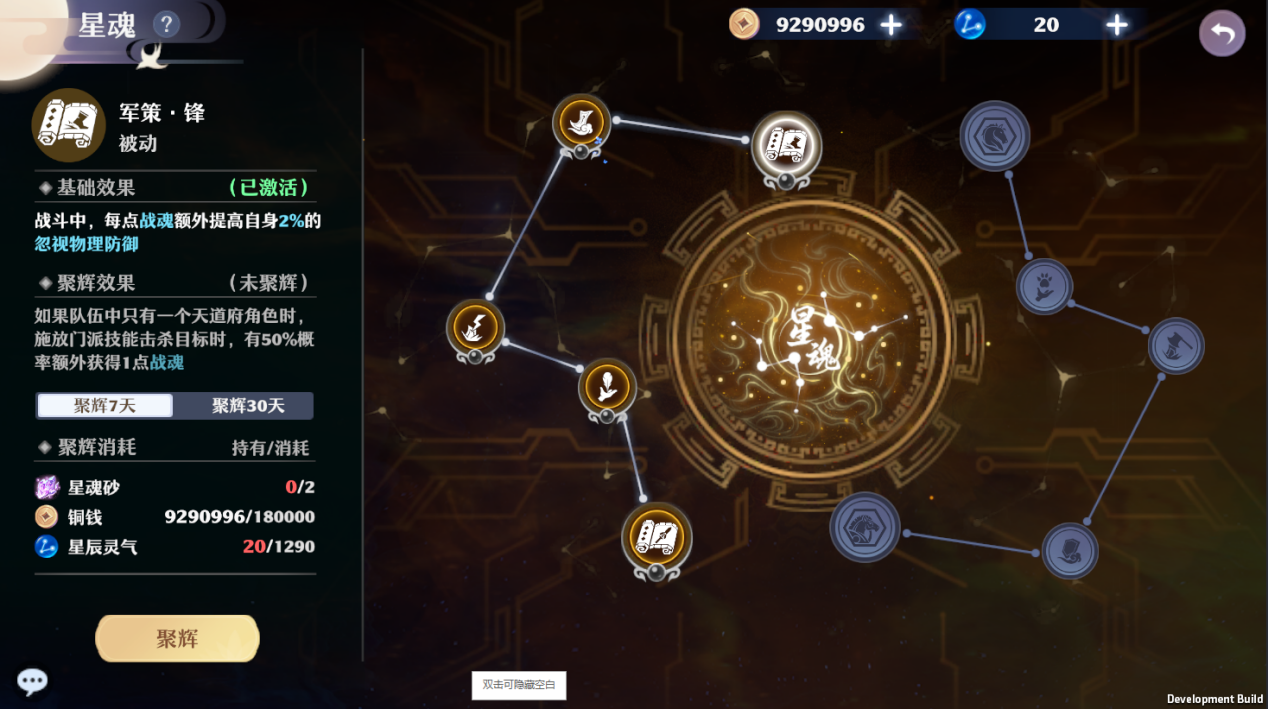Add more copper coins with plus button
The width and height of the screenshot is (1268, 709).
(x=891, y=25)
